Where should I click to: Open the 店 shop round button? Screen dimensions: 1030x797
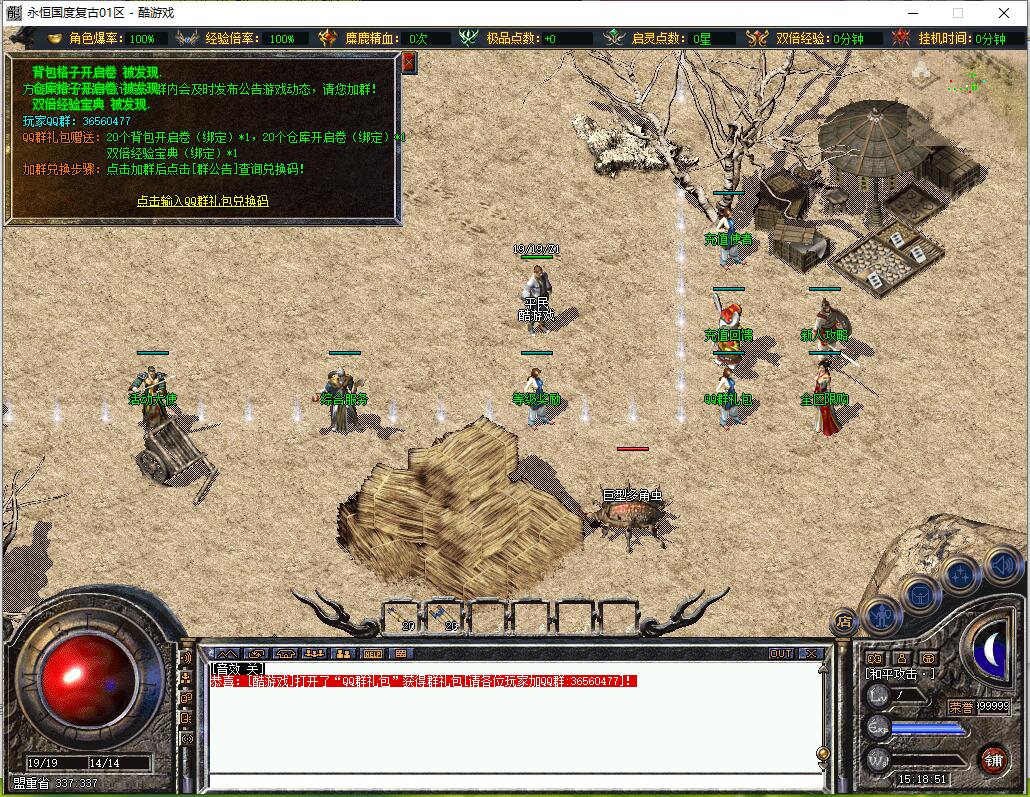coord(845,621)
